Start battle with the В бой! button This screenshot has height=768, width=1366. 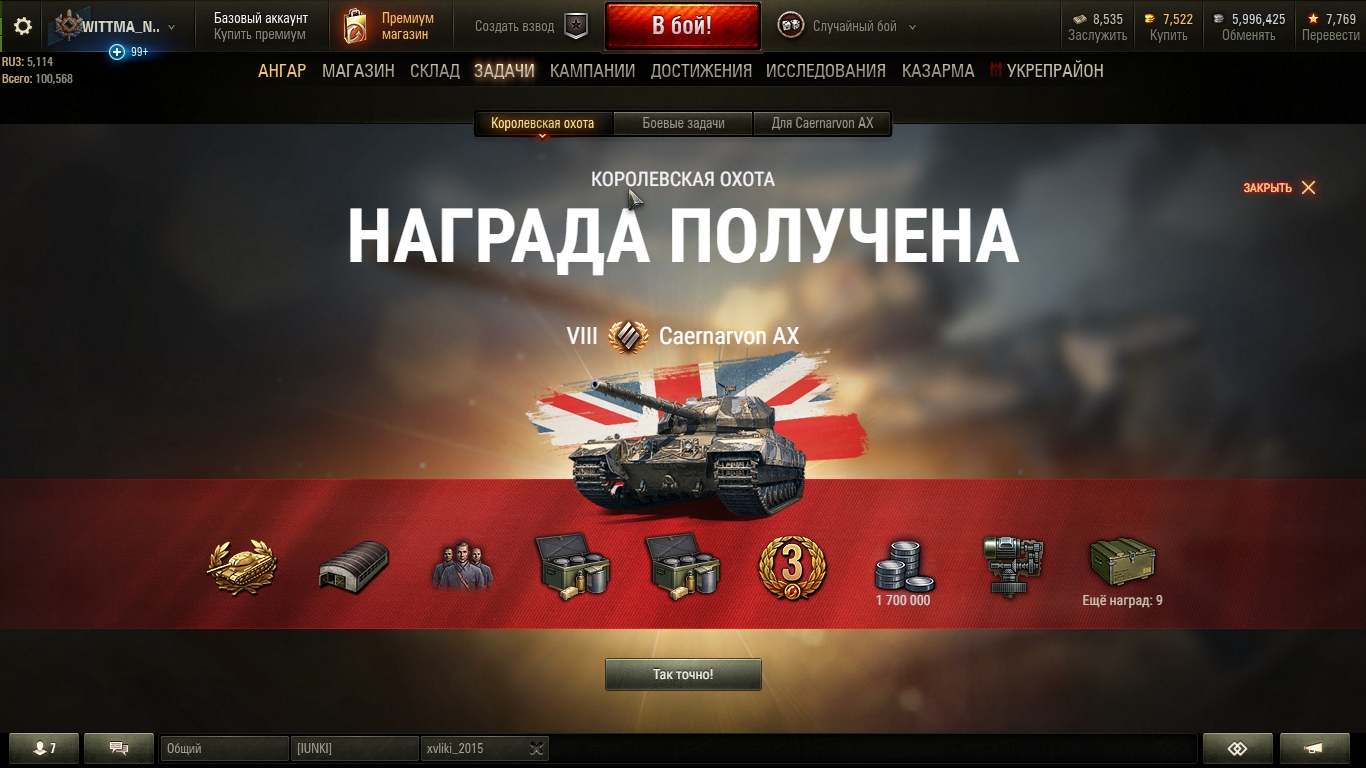[682, 26]
